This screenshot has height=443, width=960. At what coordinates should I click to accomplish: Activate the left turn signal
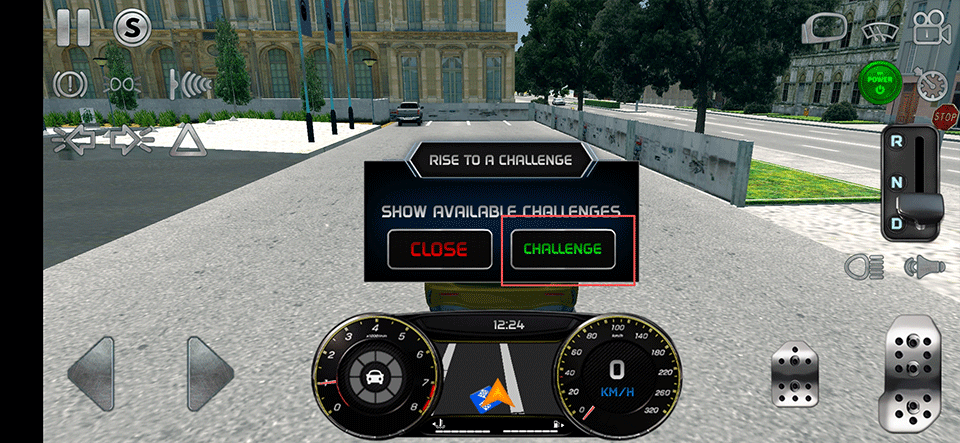(73, 140)
